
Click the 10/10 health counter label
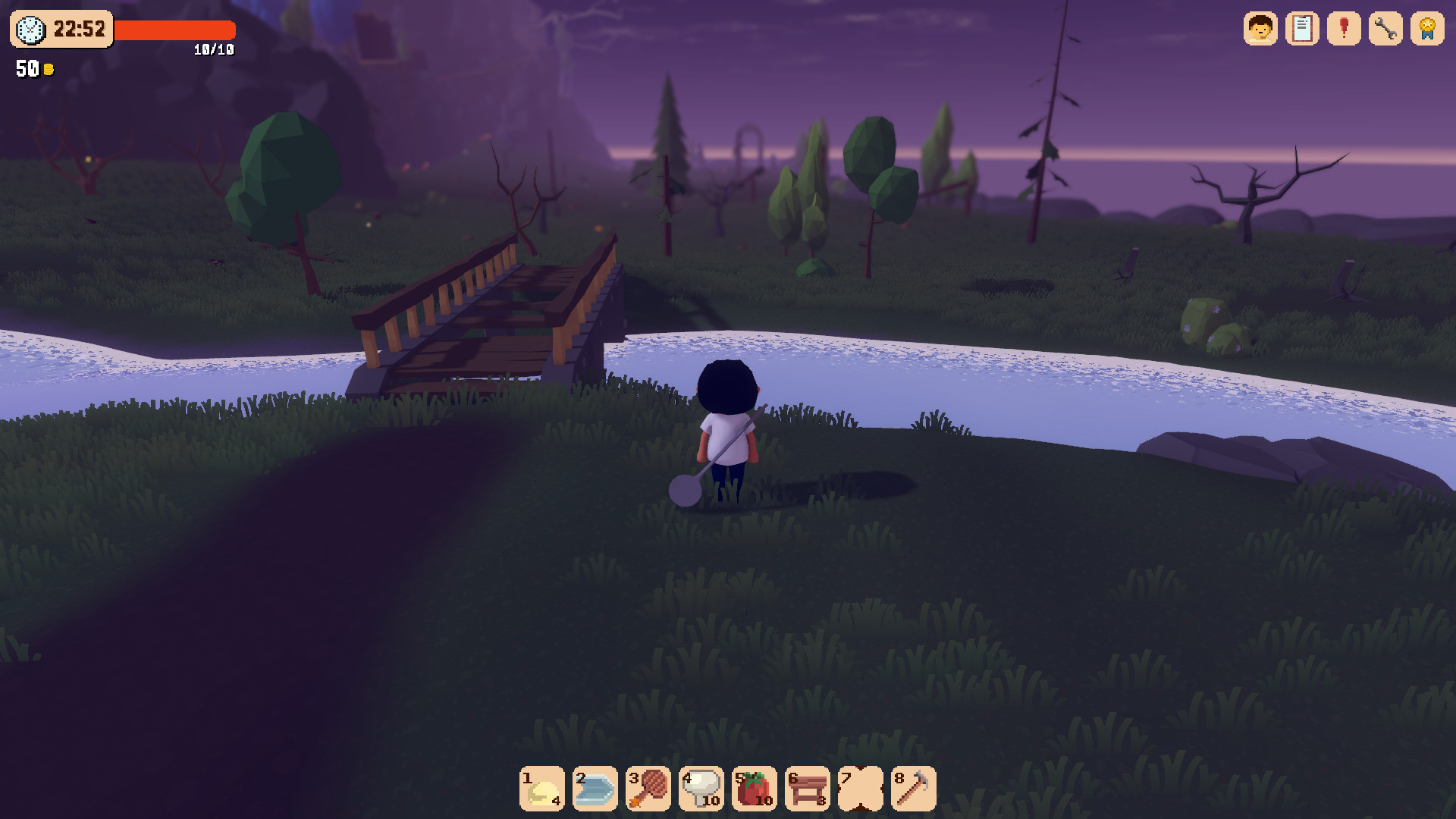(213, 51)
